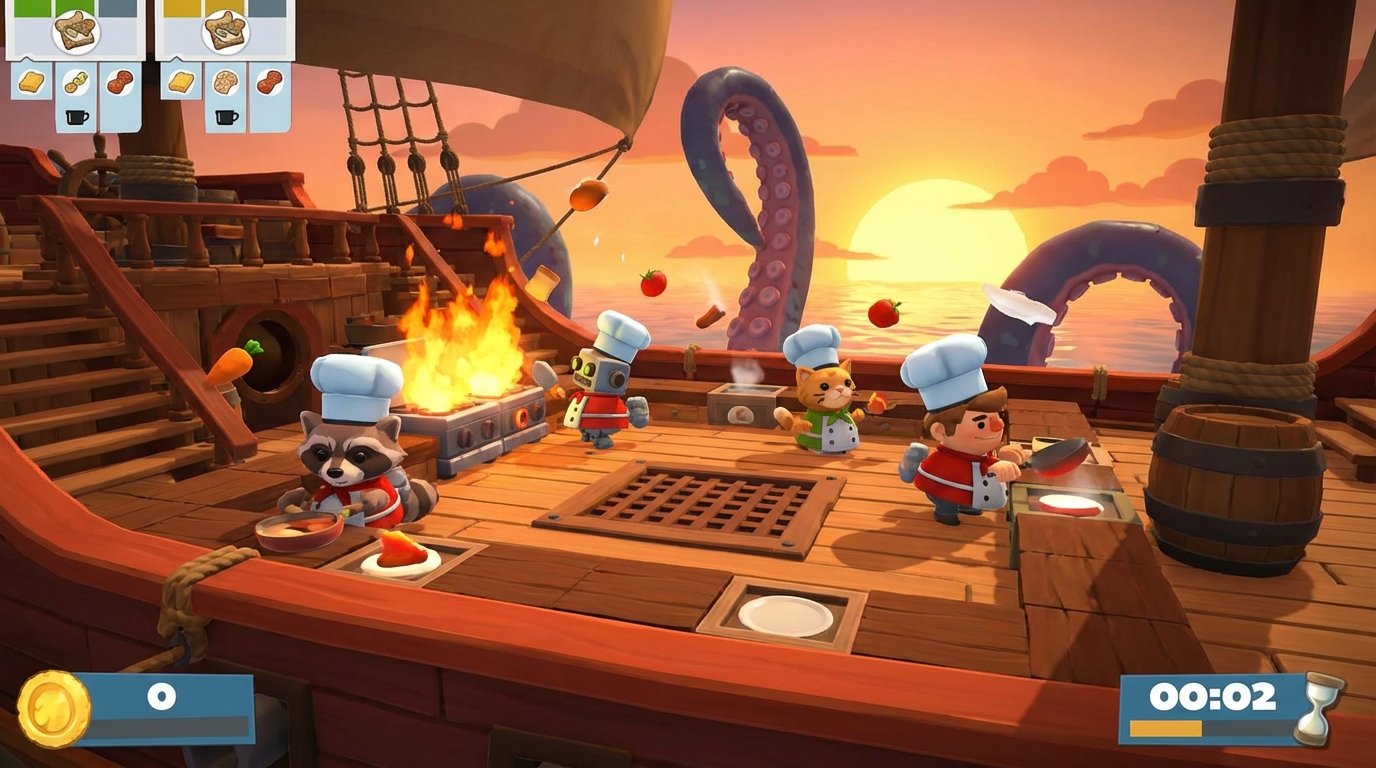The width and height of the screenshot is (1376, 768).
Task: Open the first order recipe card
Action: coord(75,32)
